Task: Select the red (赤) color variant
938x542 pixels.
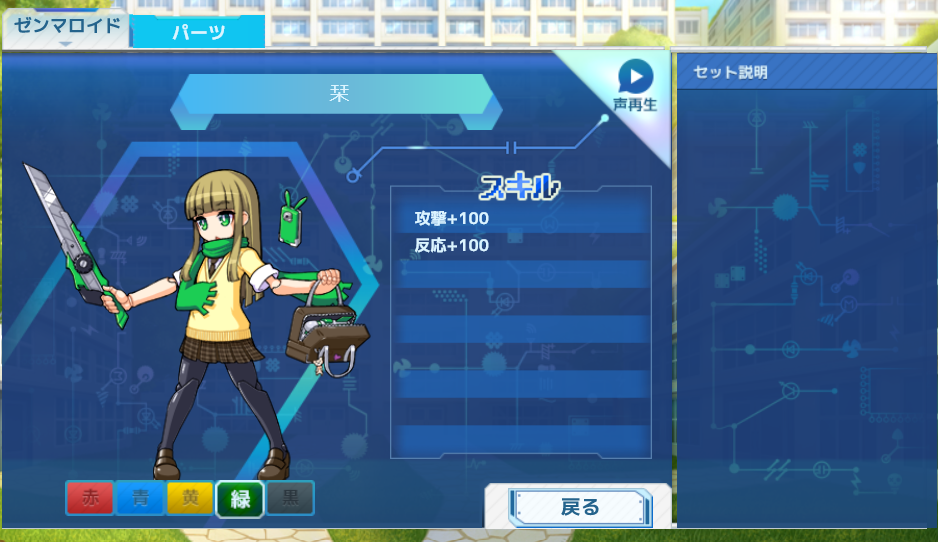Action: click(x=90, y=498)
